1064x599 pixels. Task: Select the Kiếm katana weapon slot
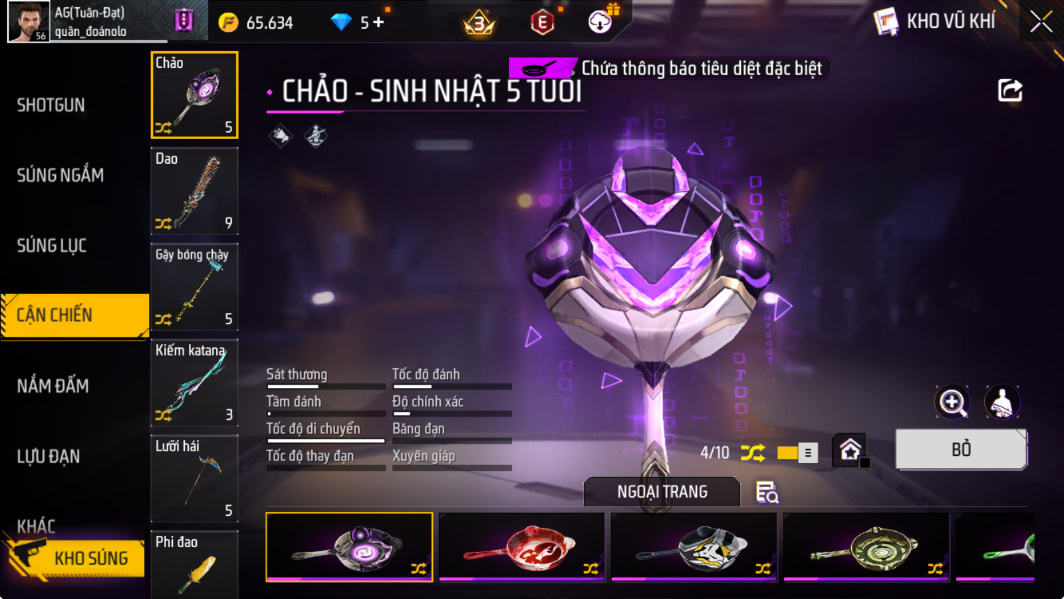click(x=194, y=382)
